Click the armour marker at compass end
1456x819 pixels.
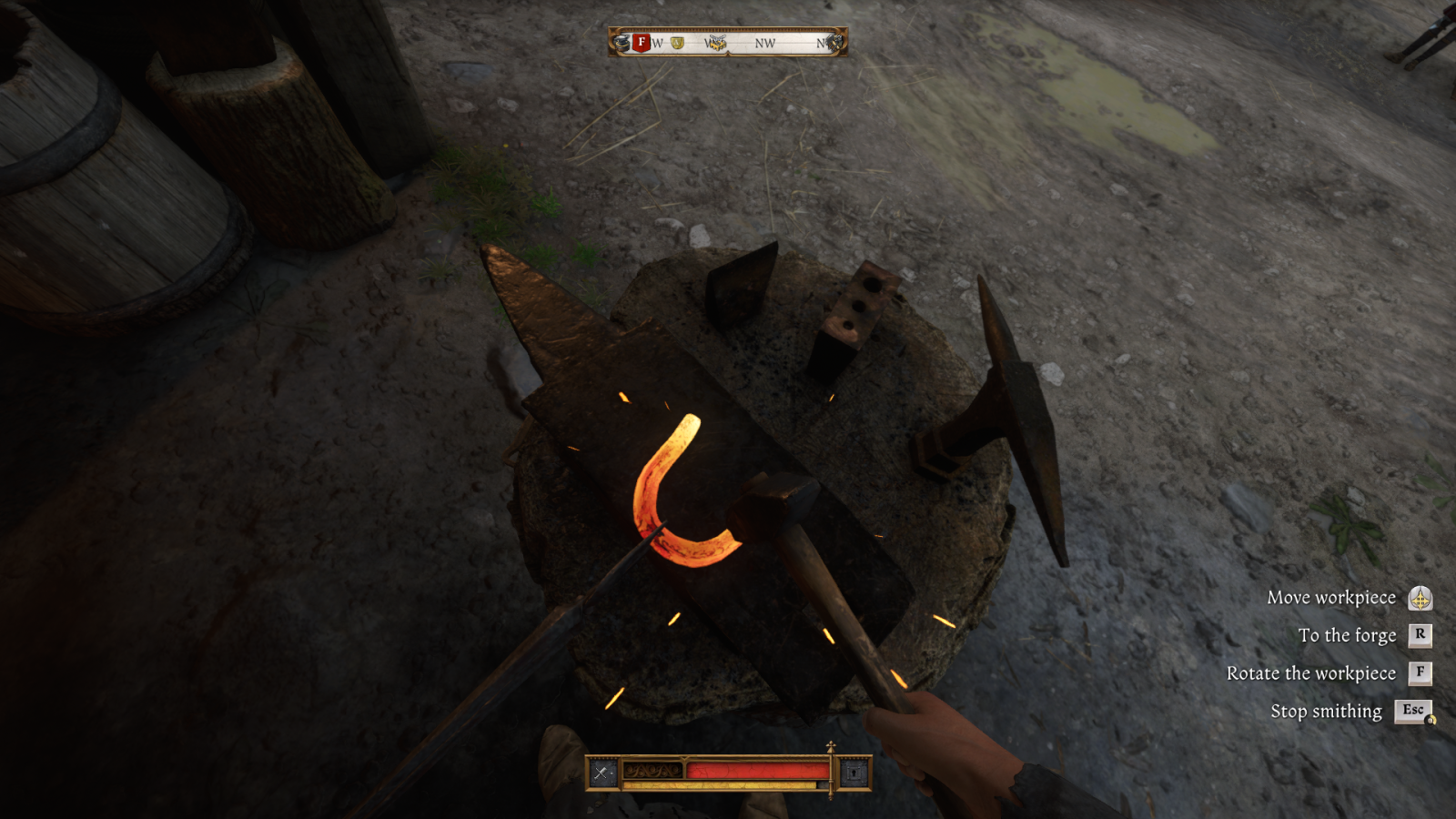pyautogui.click(x=834, y=42)
